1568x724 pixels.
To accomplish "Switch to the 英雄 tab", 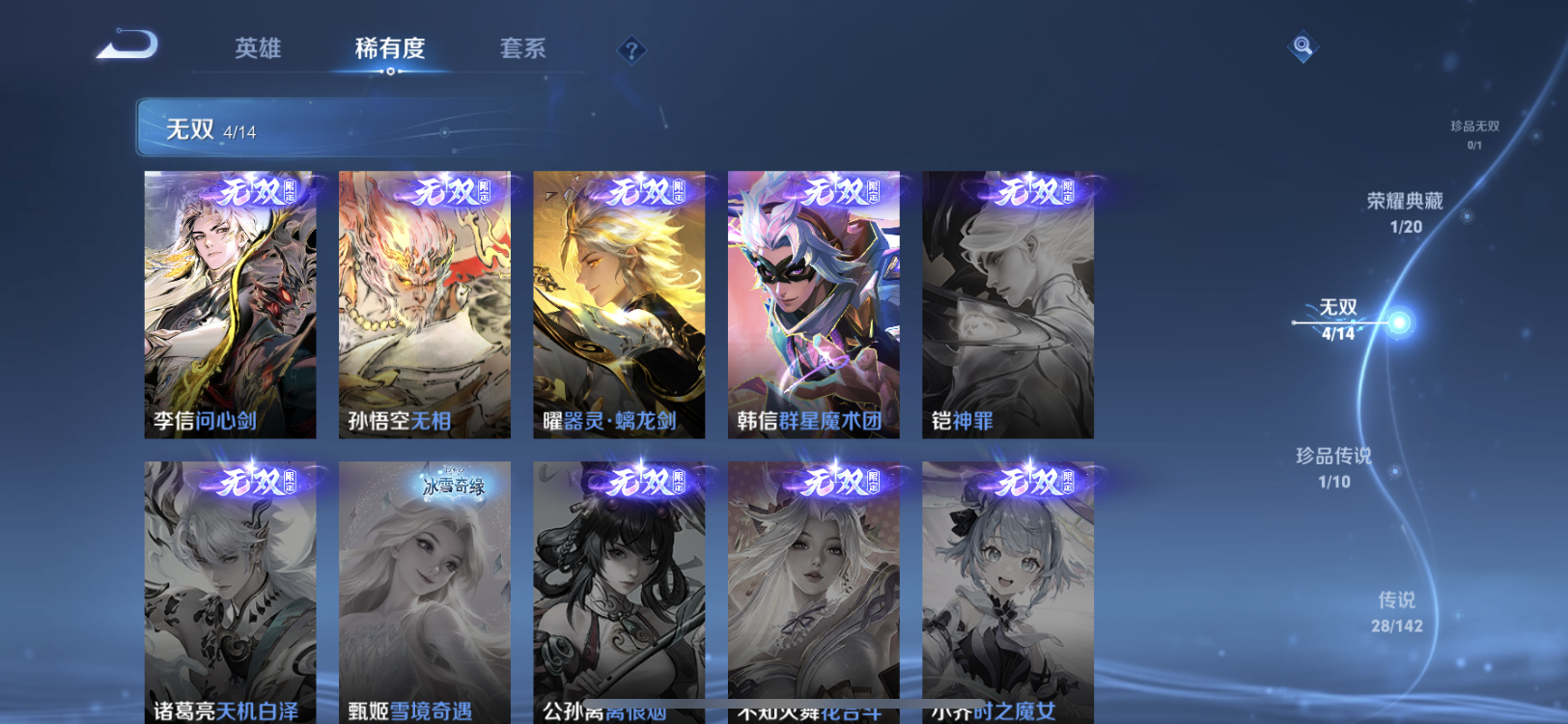I will (x=256, y=50).
